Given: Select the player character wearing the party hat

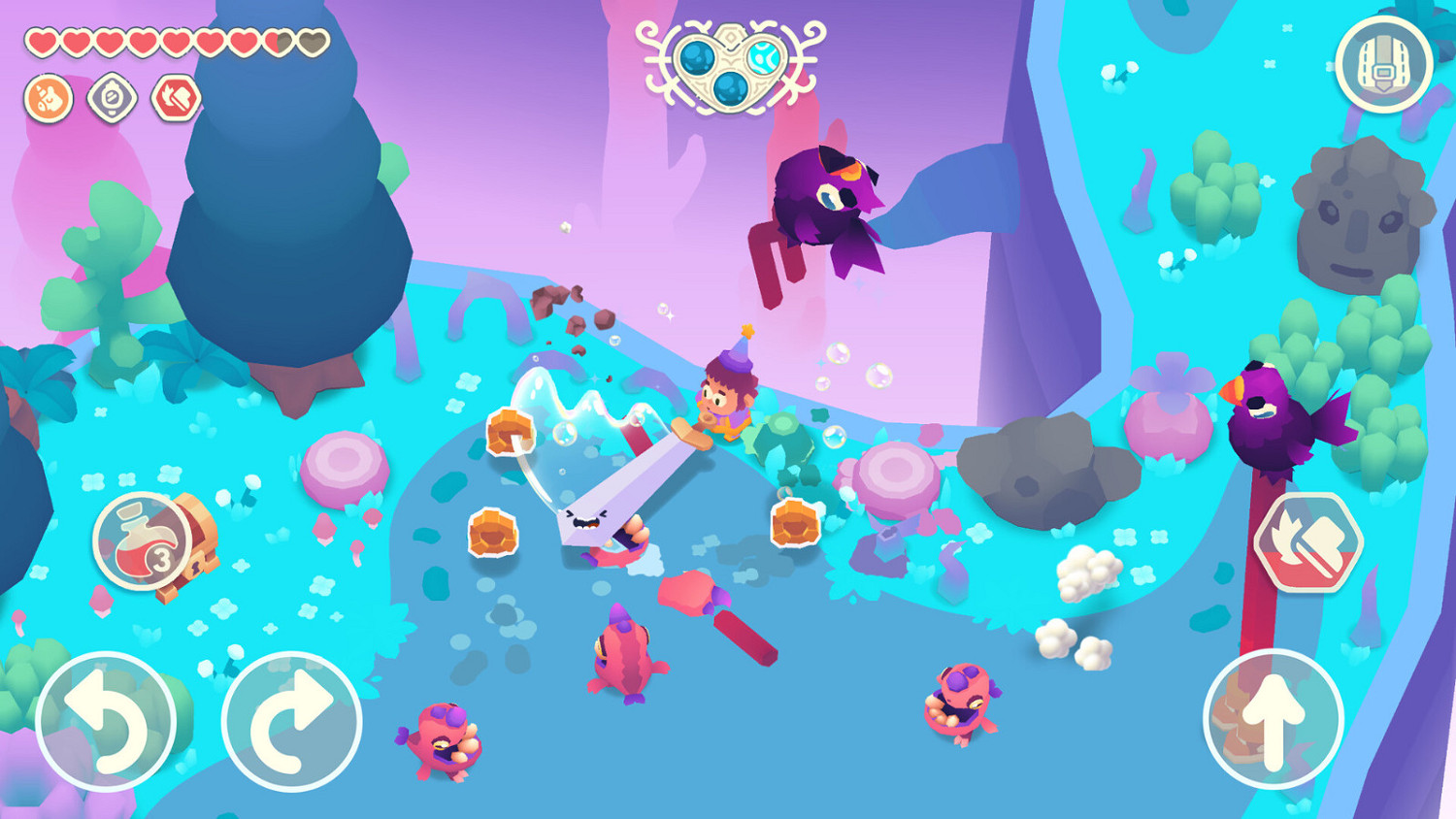Looking at the screenshot, I should pos(723,396).
